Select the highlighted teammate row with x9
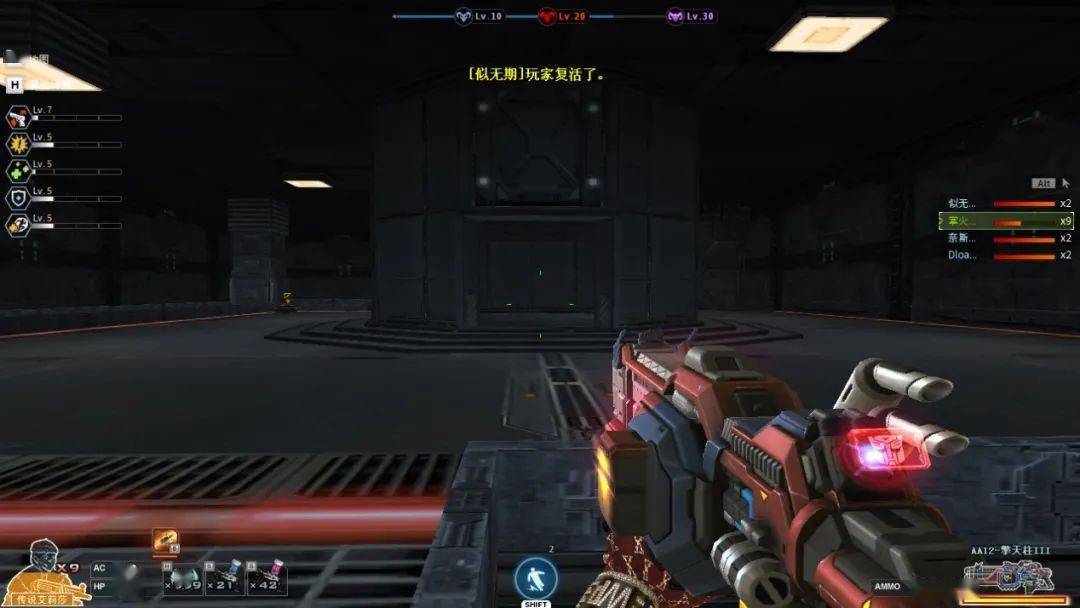The width and height of the screenshot is (1080, 608). coord(1006,220)
